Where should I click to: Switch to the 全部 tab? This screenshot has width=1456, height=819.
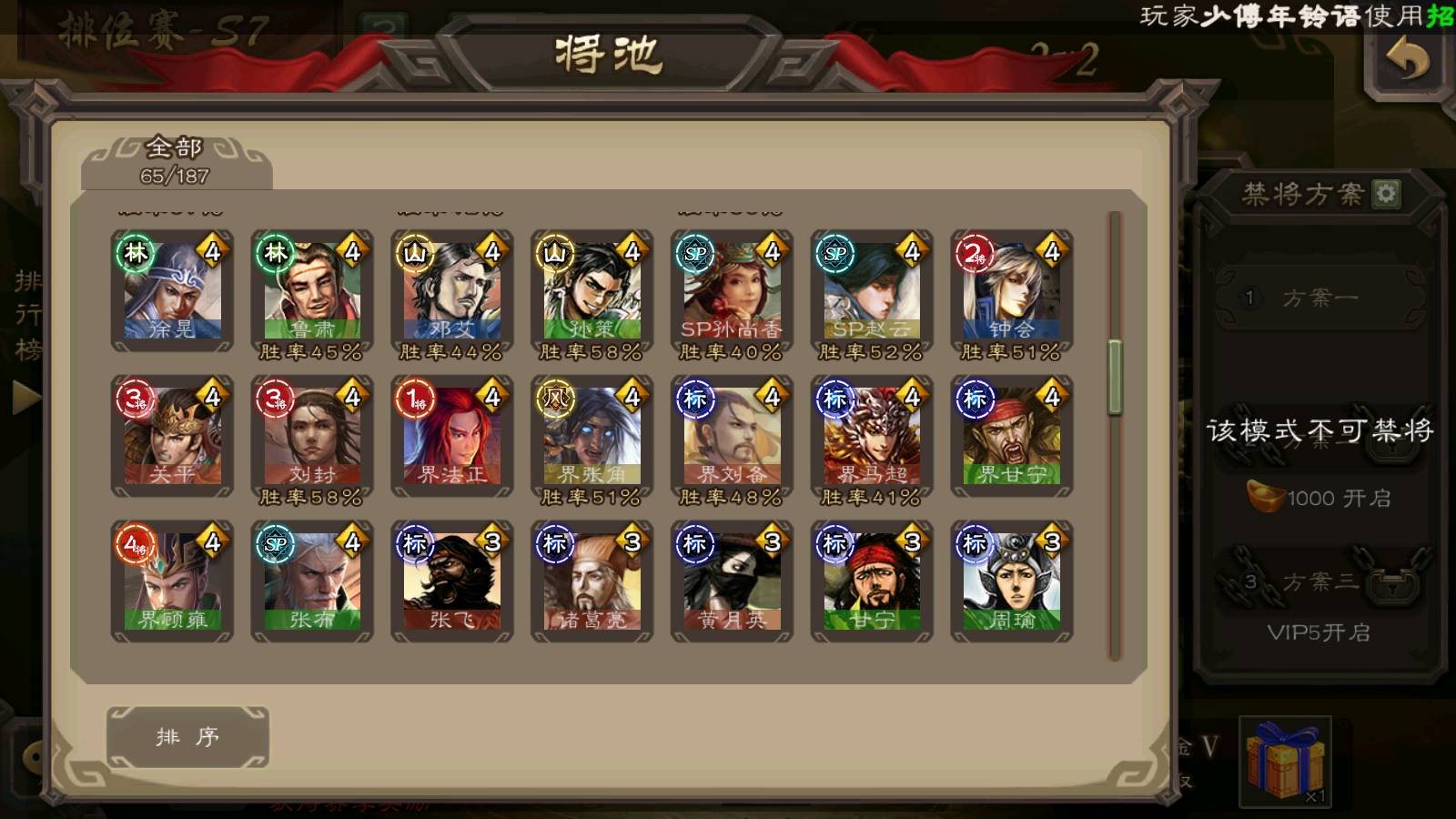pyautogui.click(x=176, y=161)
